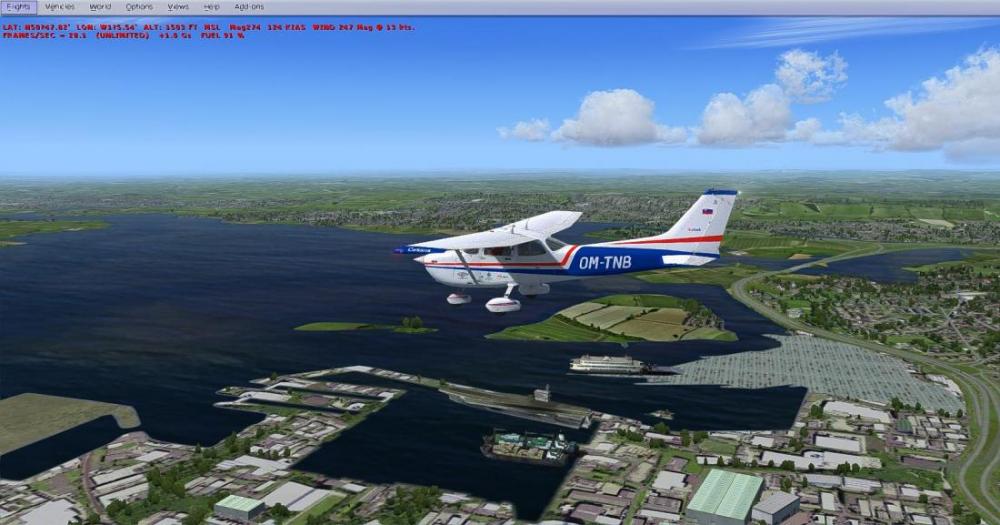Click the Add-ons menu
The image size is (1000, 525).
coord(249,7)
